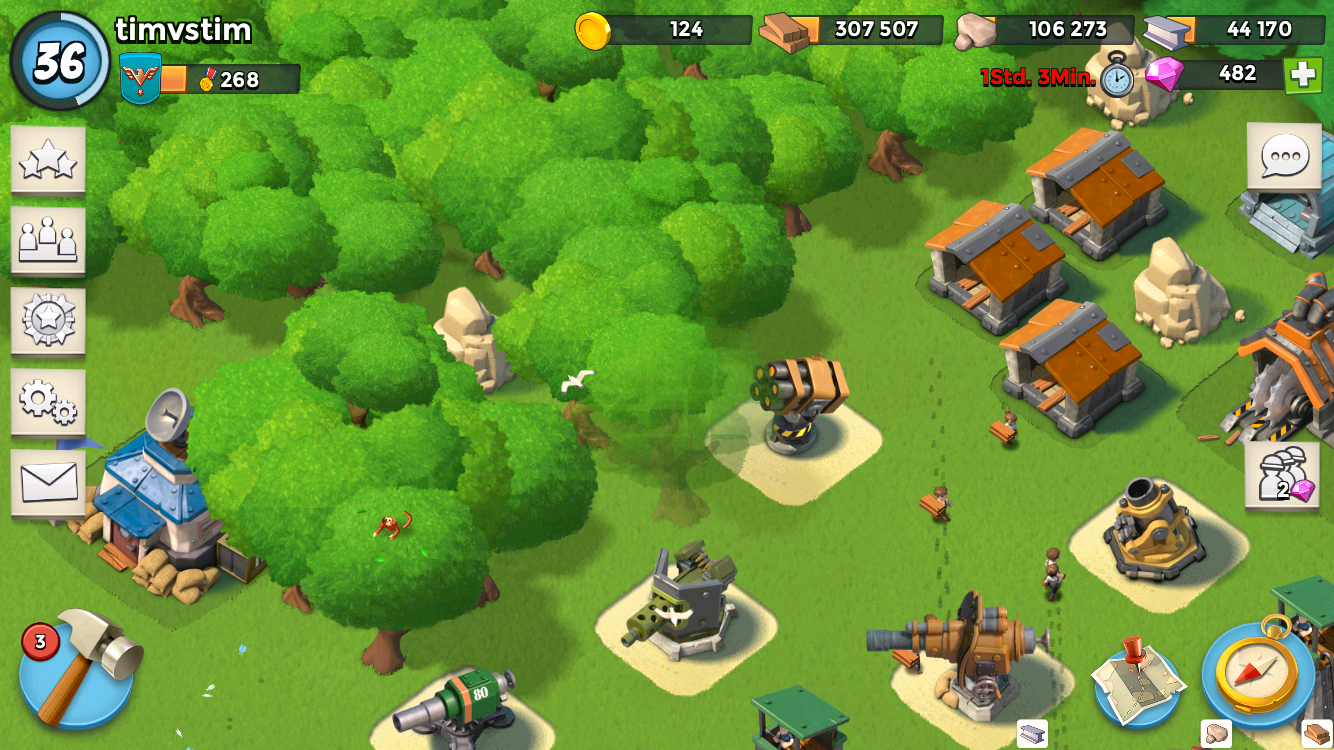
Task: Add diamonds with the green plus button
Action: pos(1302,75)
